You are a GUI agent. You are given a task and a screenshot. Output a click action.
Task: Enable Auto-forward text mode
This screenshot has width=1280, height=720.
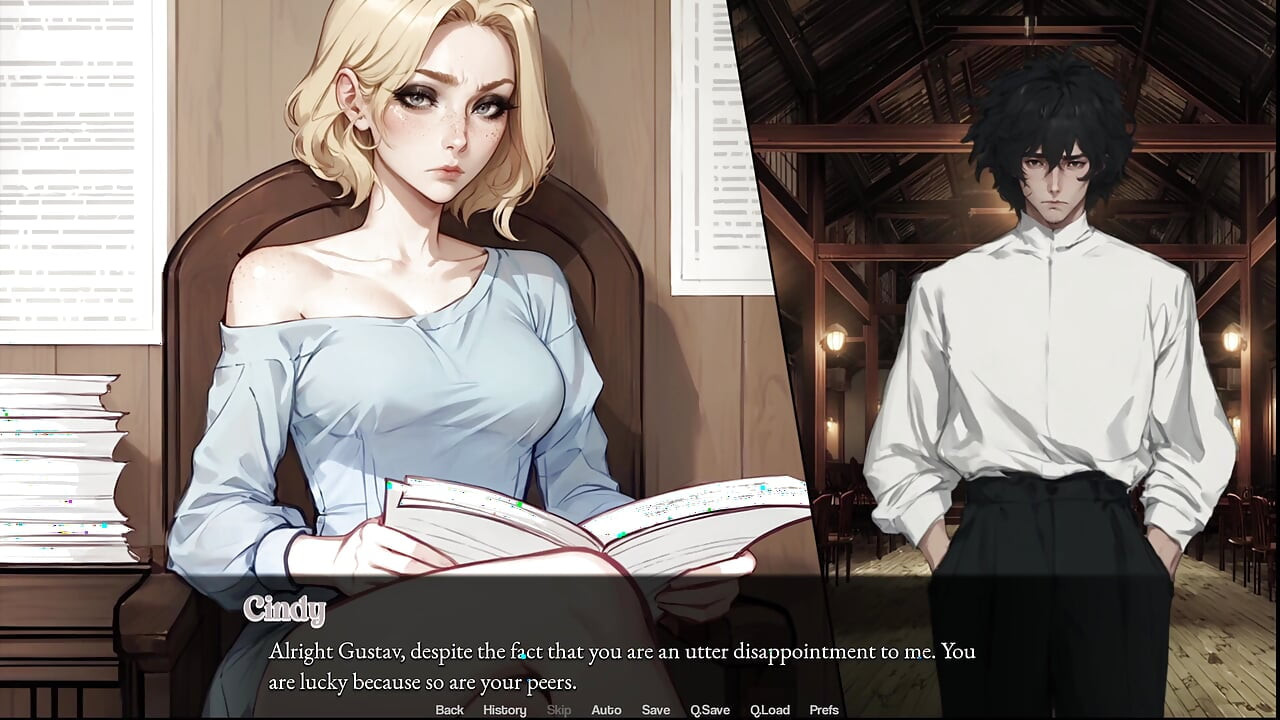point(607,710)
